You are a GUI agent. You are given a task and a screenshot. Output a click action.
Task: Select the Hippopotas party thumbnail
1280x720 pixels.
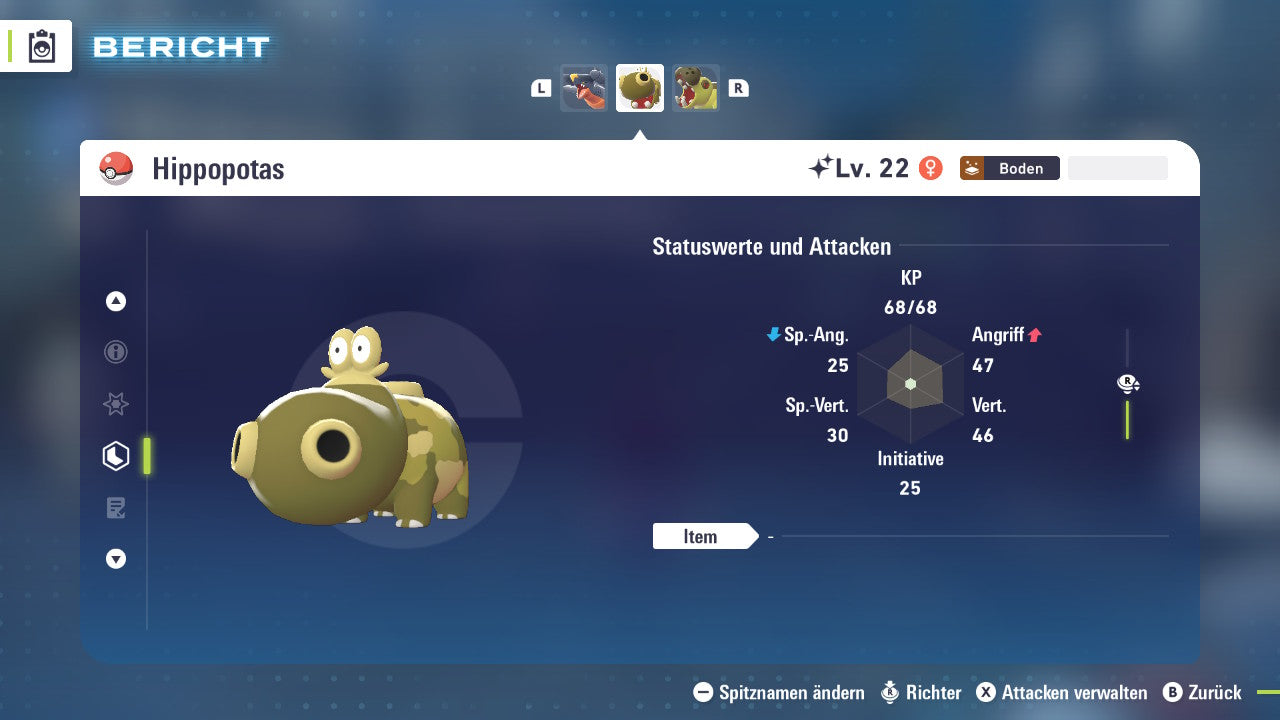pos(640,87)
